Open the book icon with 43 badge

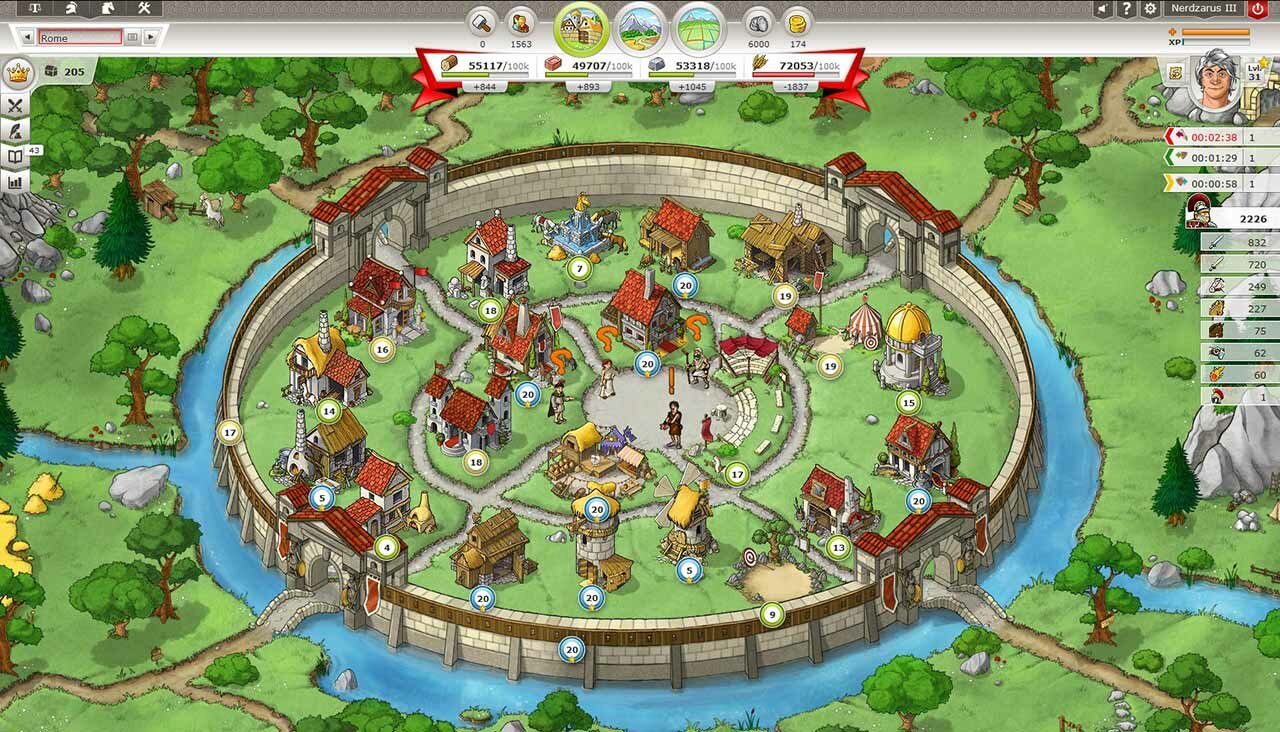click(16, 157)
